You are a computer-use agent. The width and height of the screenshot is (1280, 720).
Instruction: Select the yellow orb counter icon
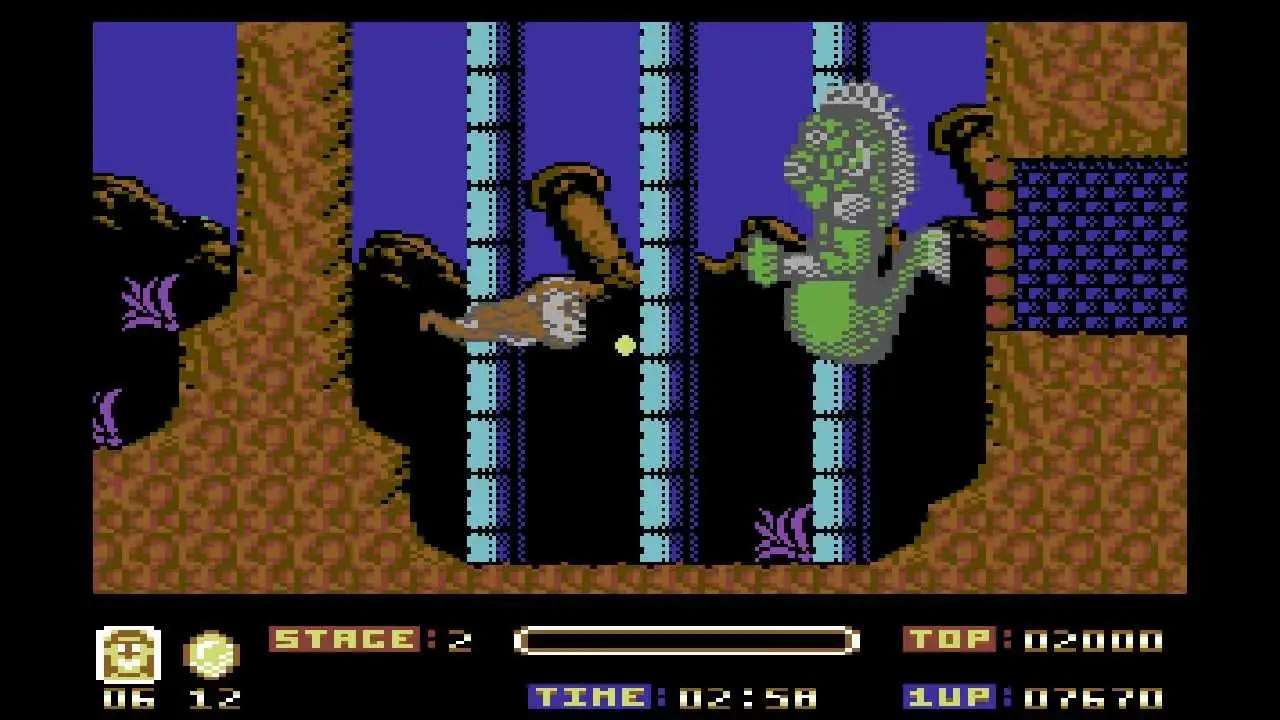tap(211, 655)
